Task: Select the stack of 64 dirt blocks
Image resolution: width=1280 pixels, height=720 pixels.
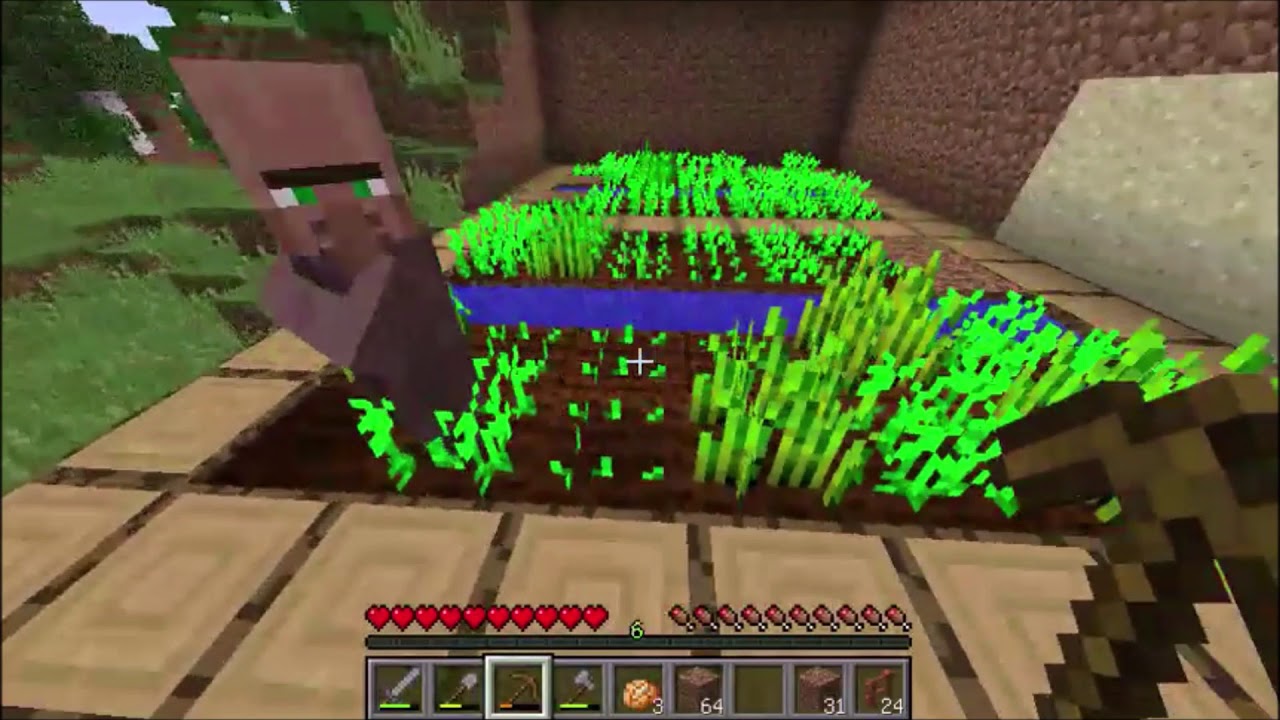Action: click(698, 684)
